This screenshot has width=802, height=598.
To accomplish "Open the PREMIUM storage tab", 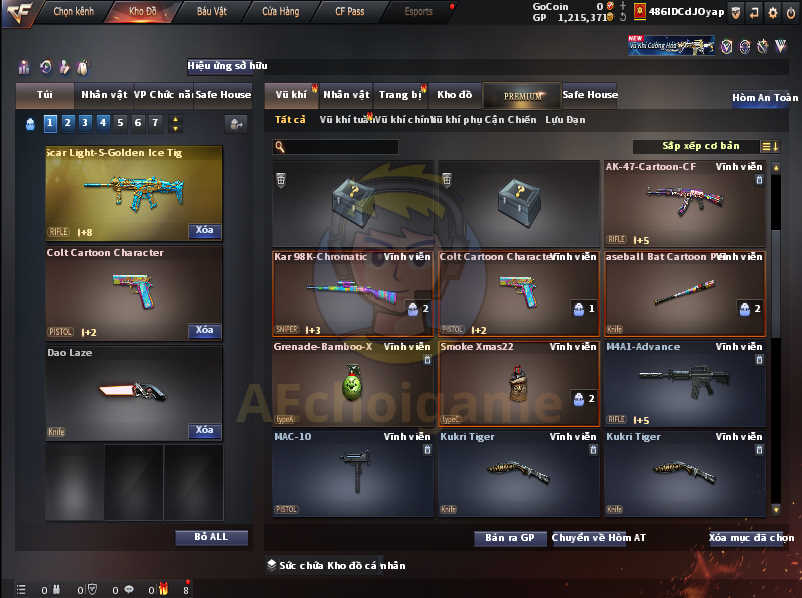I will click(523, 96).
